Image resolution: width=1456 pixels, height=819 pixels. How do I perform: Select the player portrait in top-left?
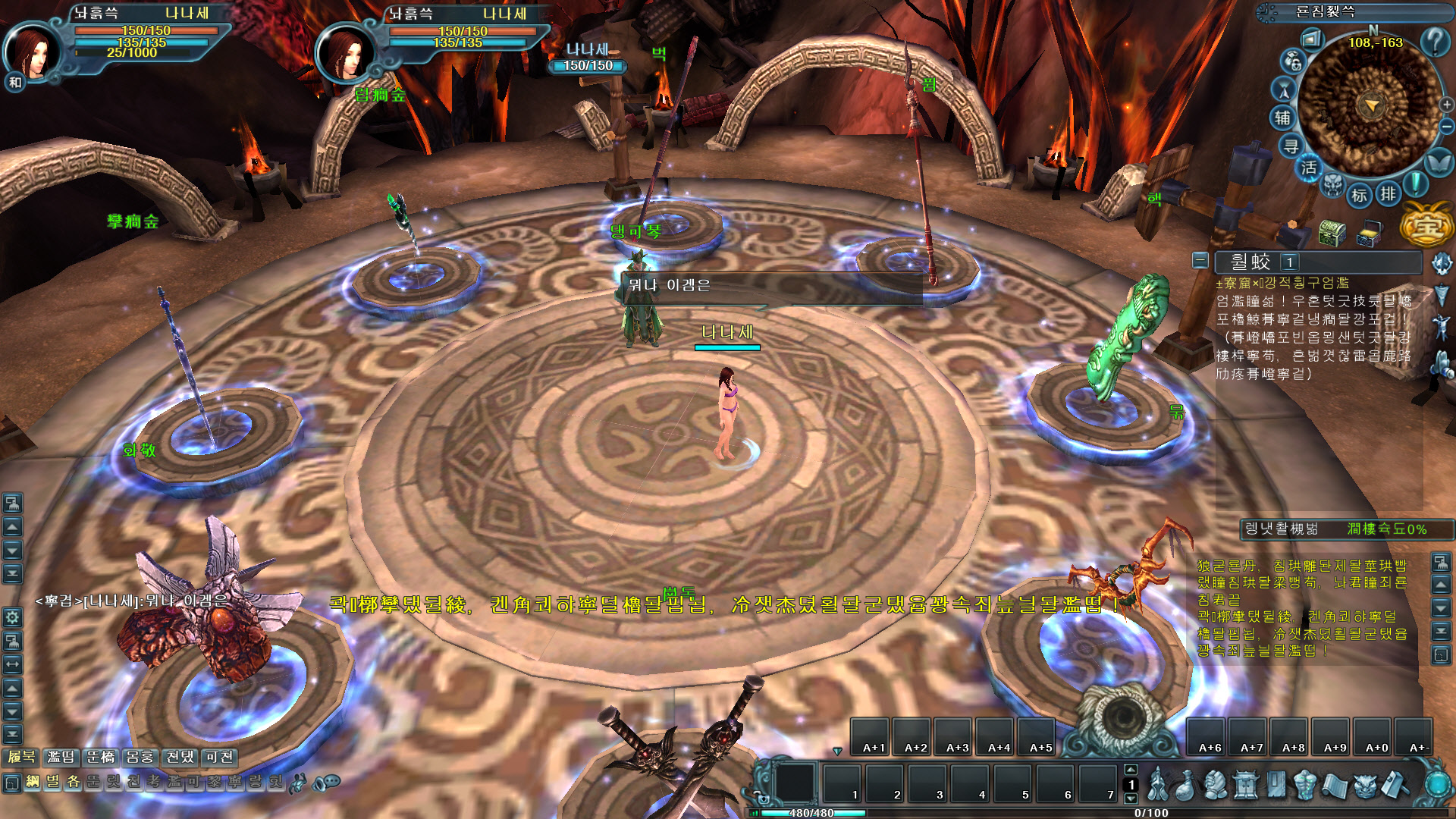tap(33, 53)
